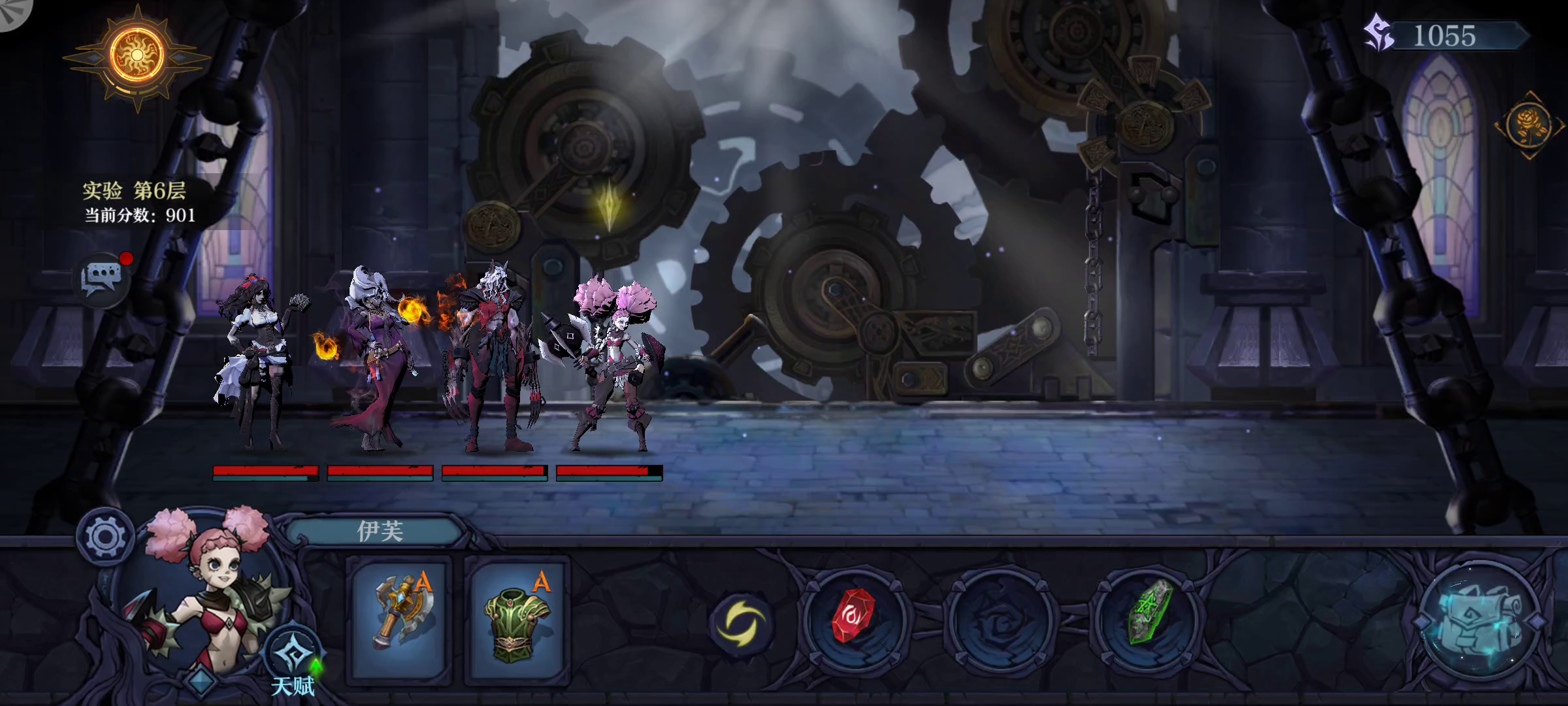The width and height of the screenshot is (1568, 706).
Task: Open the 天赋 talent button
Action: [x=293, y=660]
